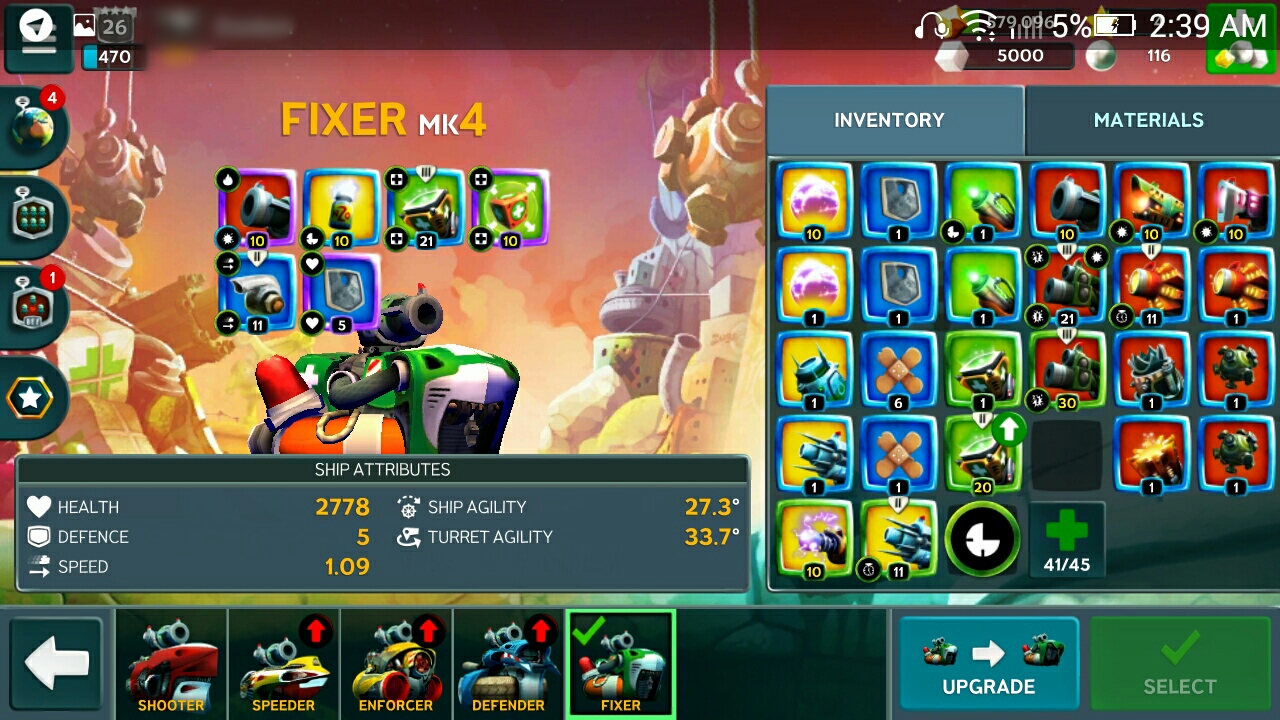Go back with the white arrow button
Image resolution: width=1280 pixels, height=720 pixels.
click(57, 664)
